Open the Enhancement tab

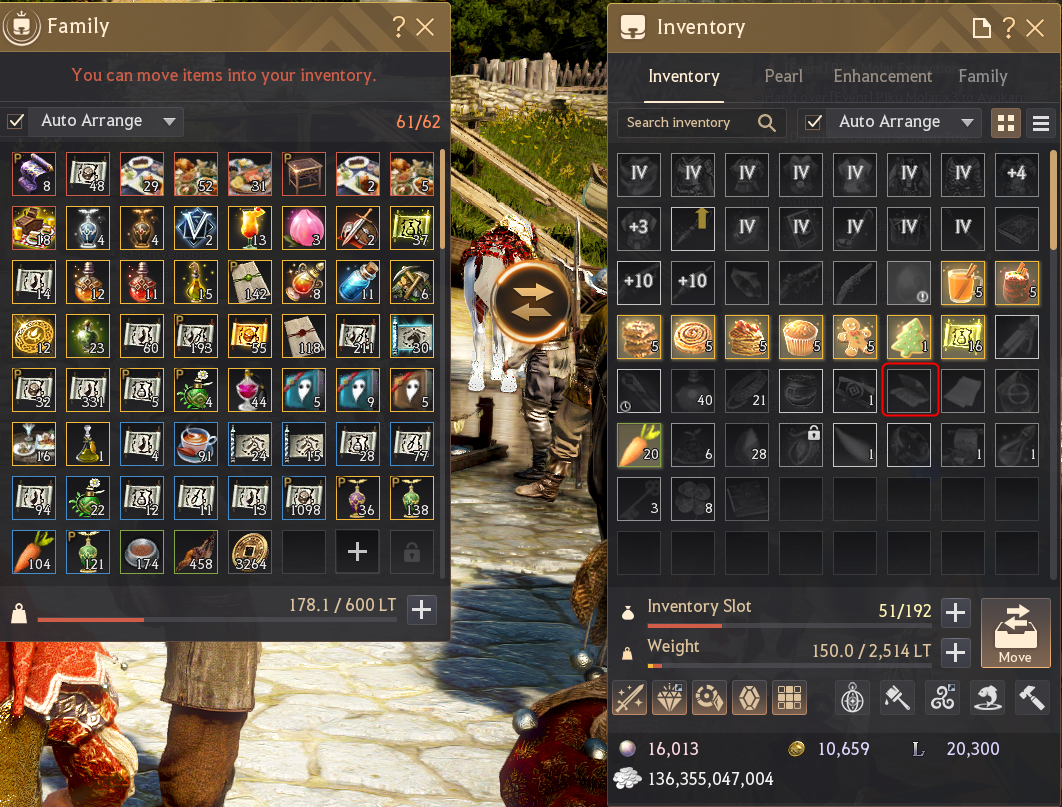(882, 76)
